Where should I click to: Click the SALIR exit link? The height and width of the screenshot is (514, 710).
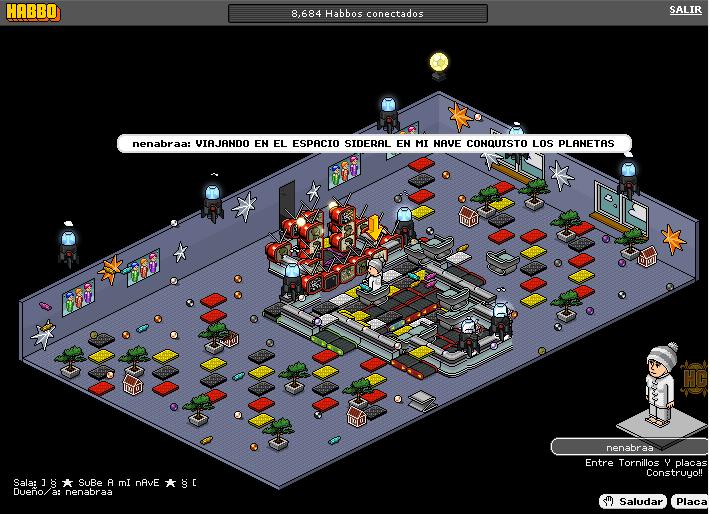pyautogui.click(x=685, y=10)
